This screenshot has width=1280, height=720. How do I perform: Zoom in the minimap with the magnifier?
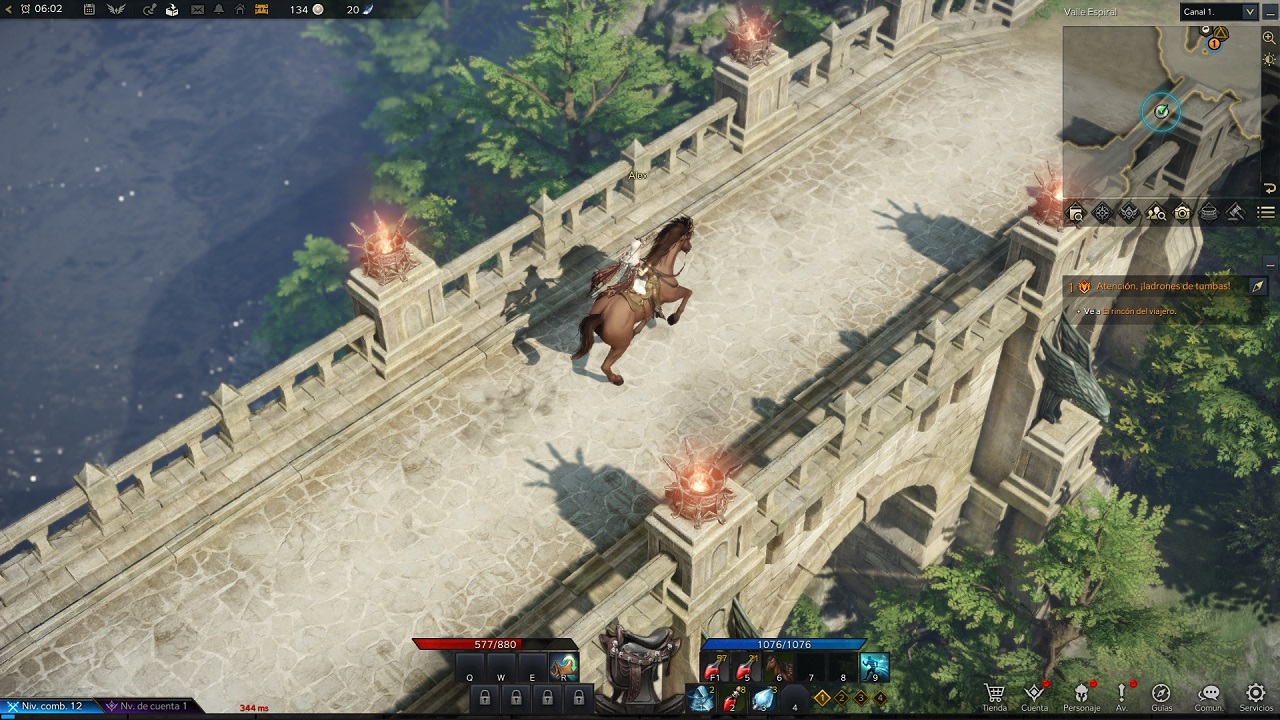click(1269, 38)
